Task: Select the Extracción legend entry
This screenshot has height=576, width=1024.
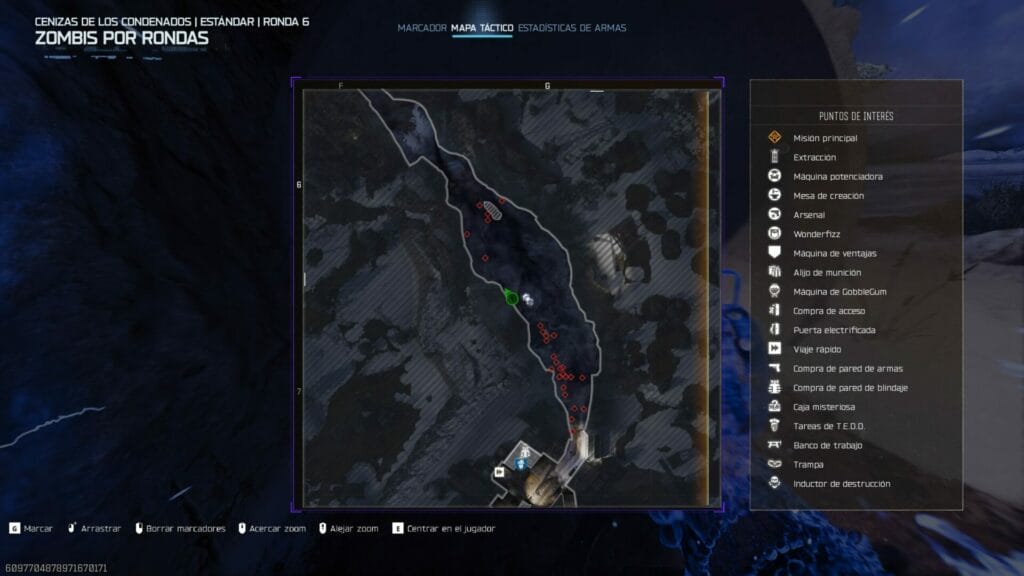Action: (x=814, y=157)
